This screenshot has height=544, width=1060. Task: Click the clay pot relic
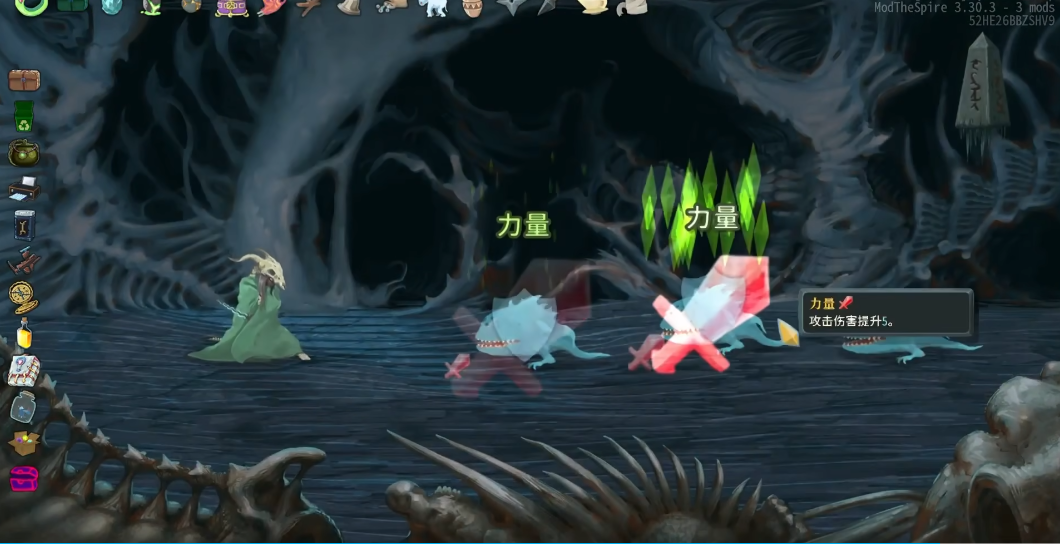[473, 8]
